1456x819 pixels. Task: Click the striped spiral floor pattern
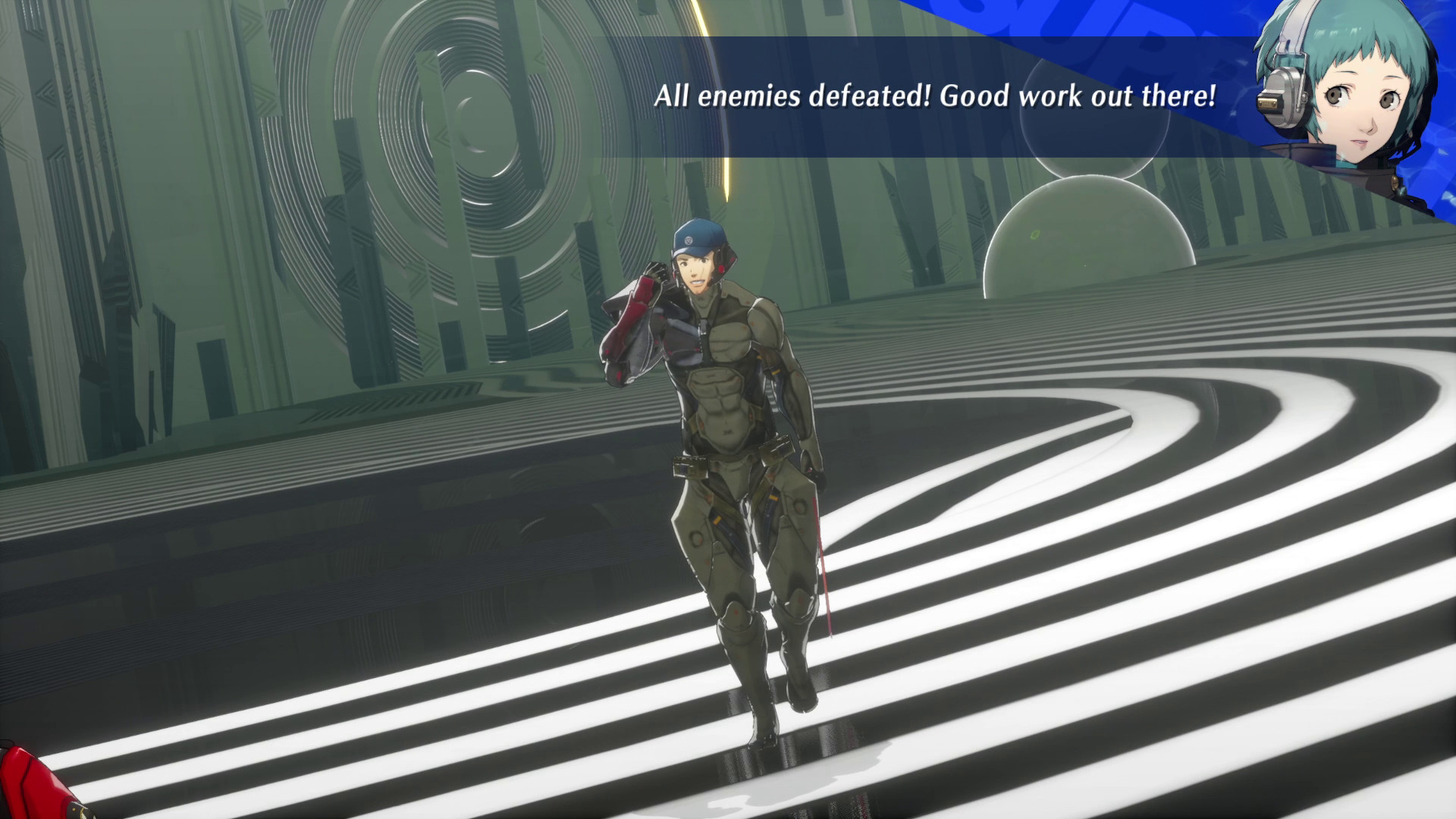click(1100, 607)
